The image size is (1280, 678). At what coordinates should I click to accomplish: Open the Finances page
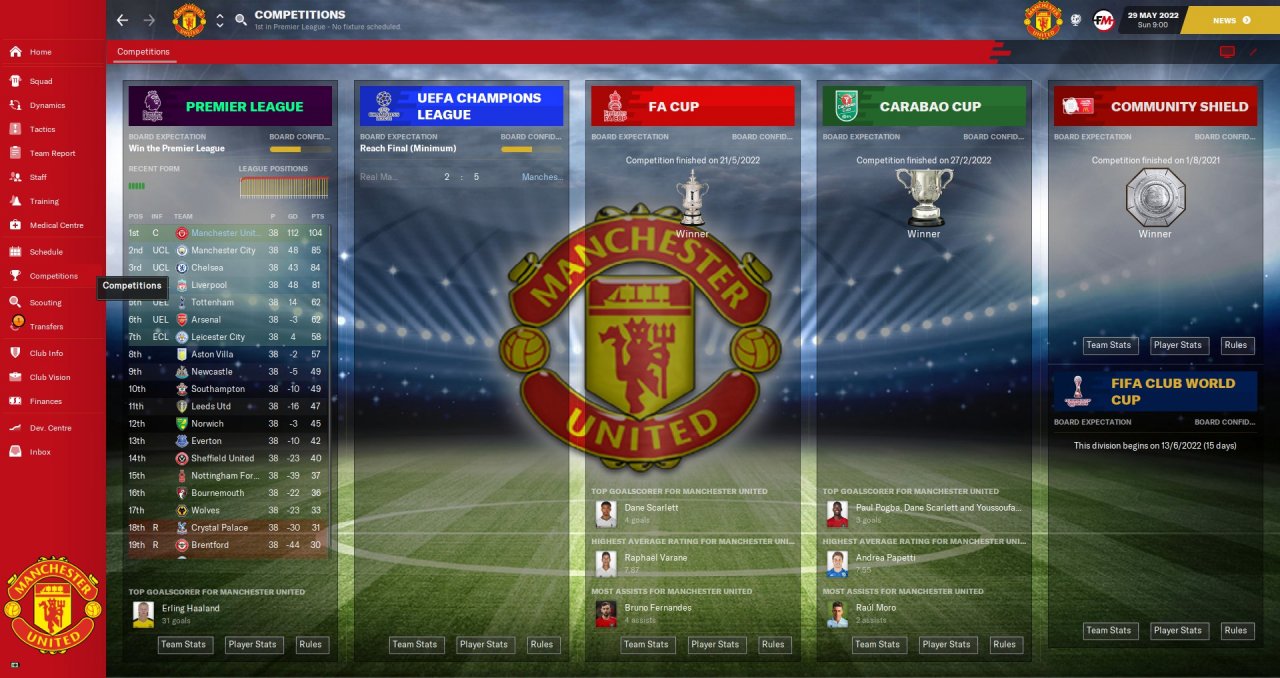coord(45,401)
